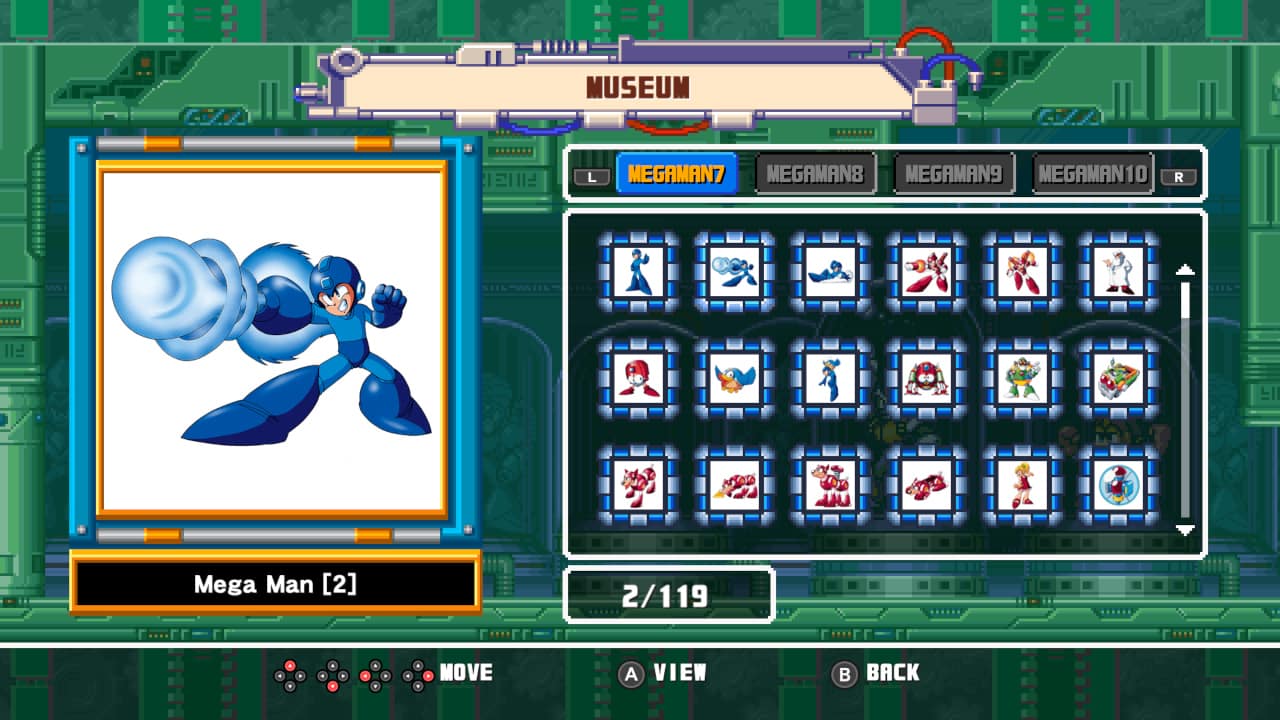Switch to the MEGAMAN8 tab
Screen dimensions: 1280x720
coord(815,172)
